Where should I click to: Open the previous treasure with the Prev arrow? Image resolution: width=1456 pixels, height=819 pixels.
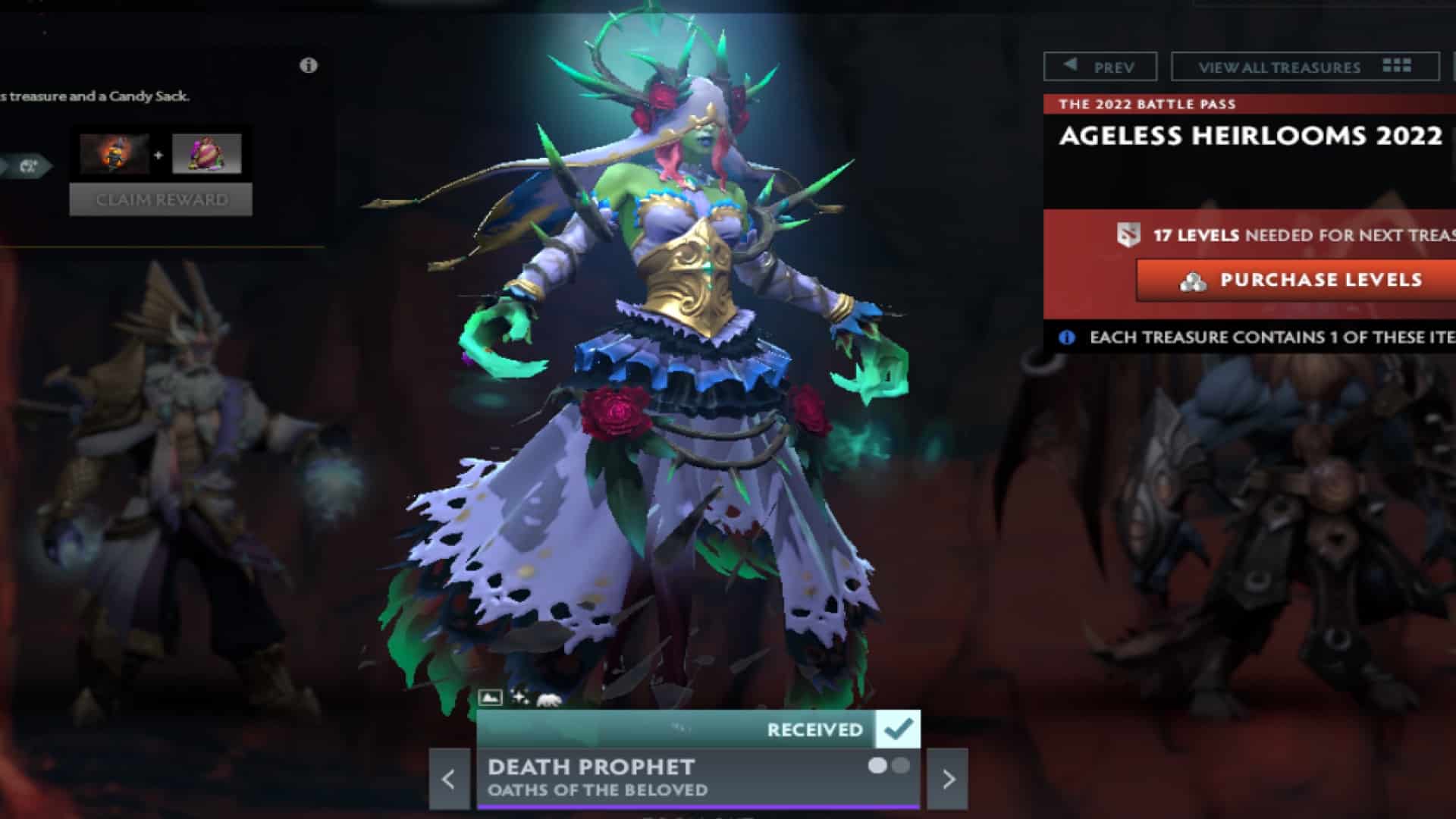[x=1101, y=66]
